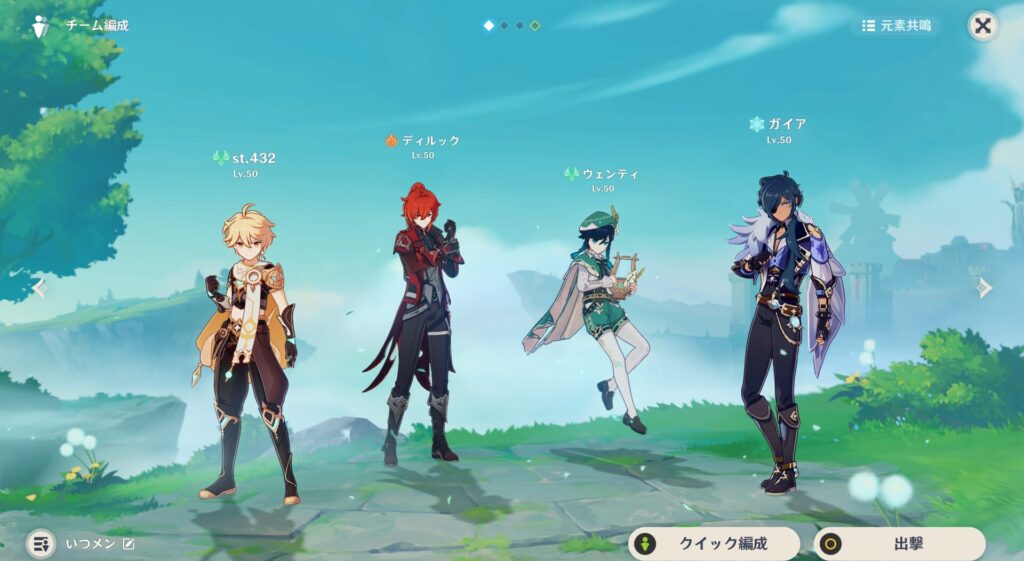1024x561 pixels.
Task: Deploy the party with 出撃
Action: [899, 544]
